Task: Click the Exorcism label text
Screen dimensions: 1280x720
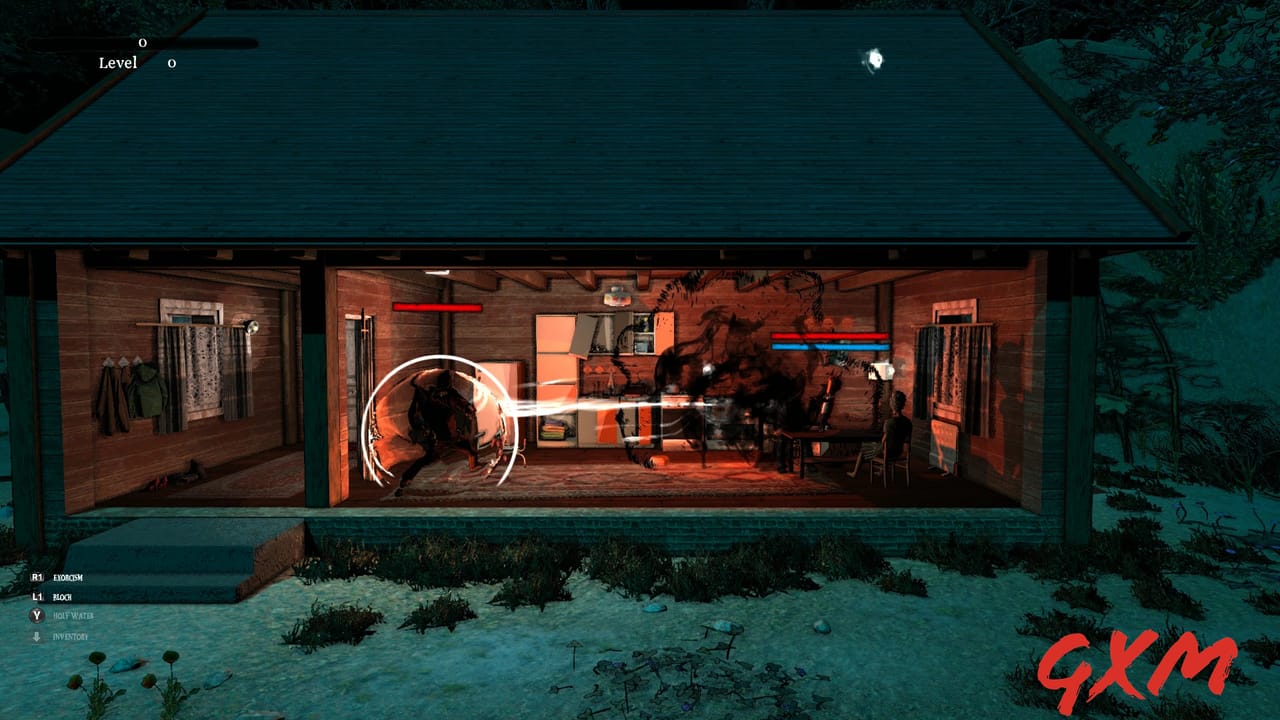Action: pyautogui.click(x=68, y=577)
